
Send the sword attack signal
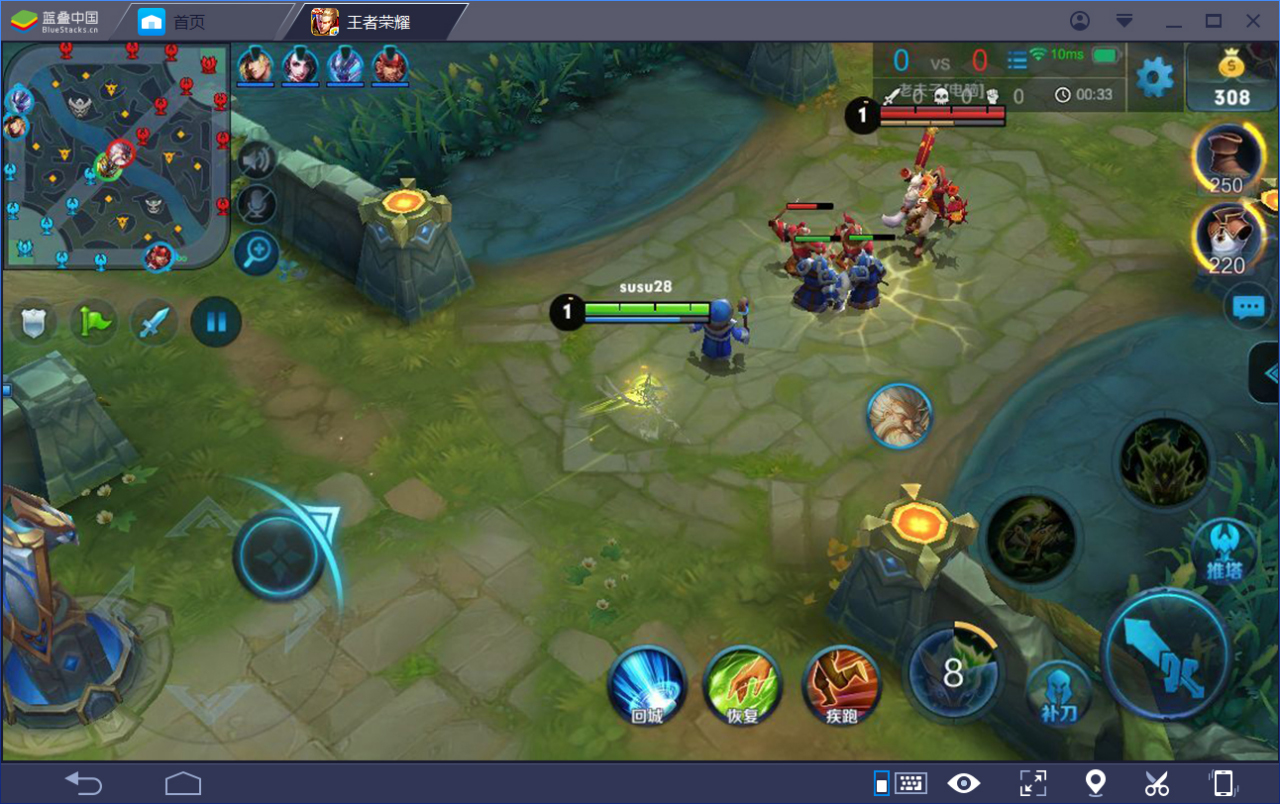(155, 322)
